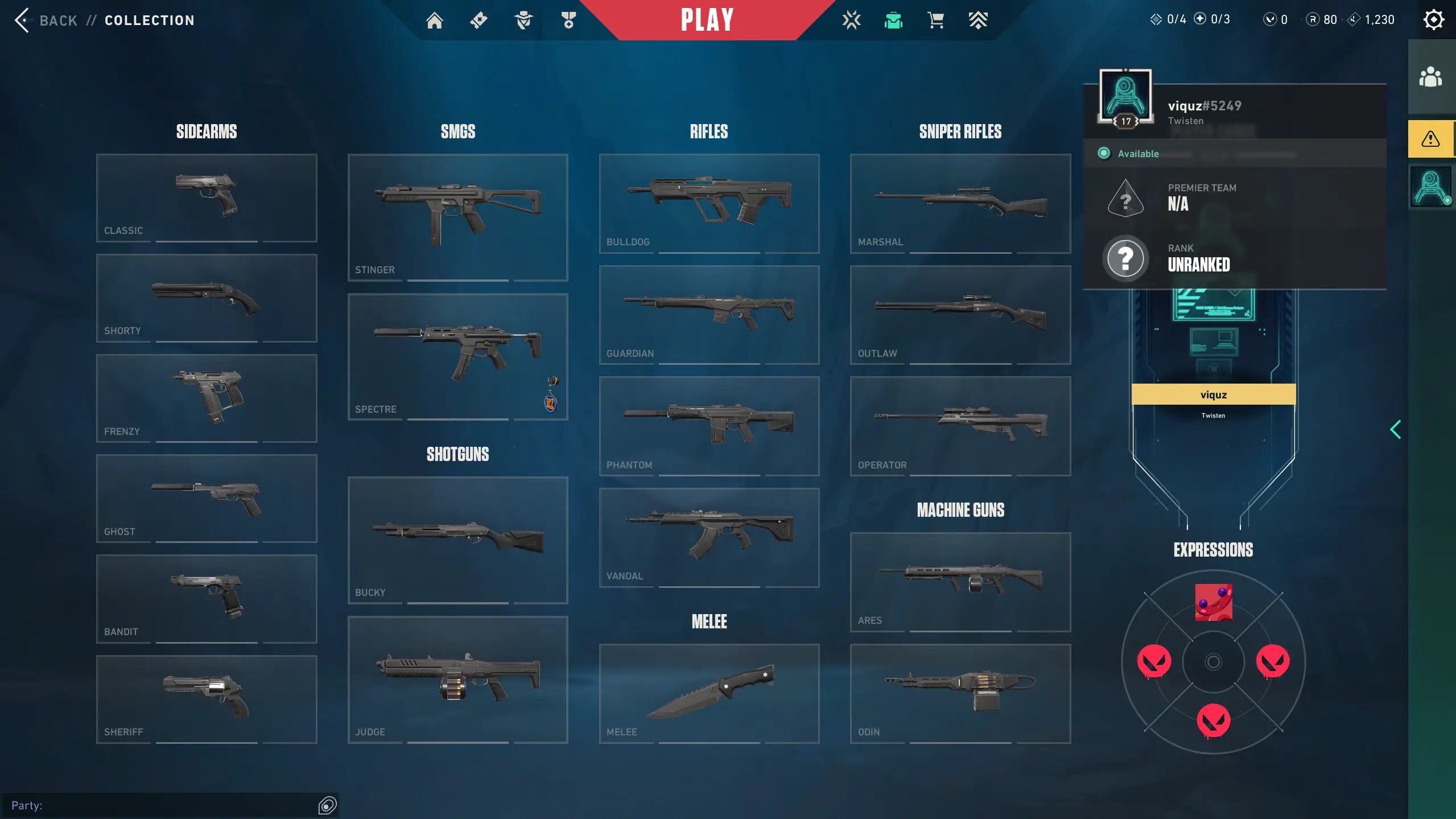1456x819 pixels.
Task: Toggle the Available status indicator
Action: pyautogui.click(x=1103, y=153)
